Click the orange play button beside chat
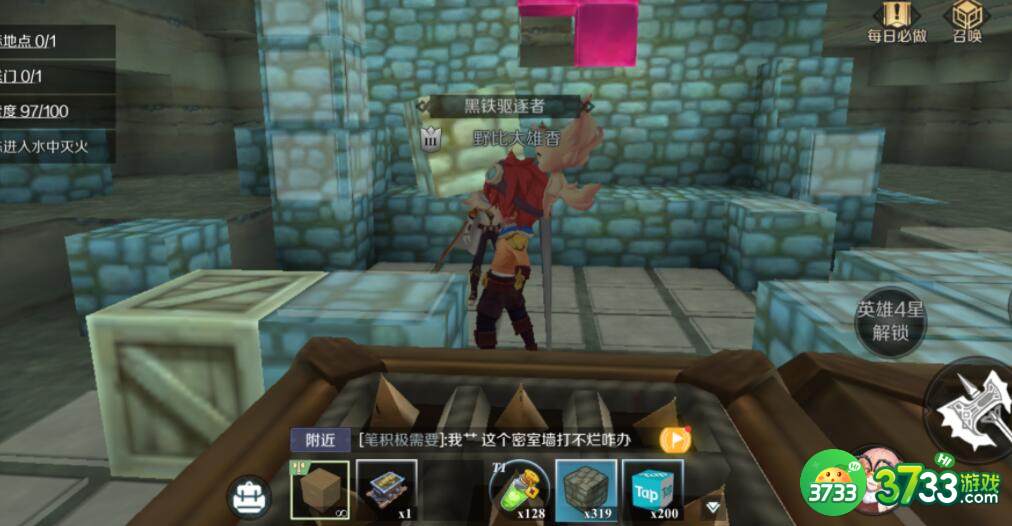This screenshot has height=526, width=1012. [x=676, y=438]
